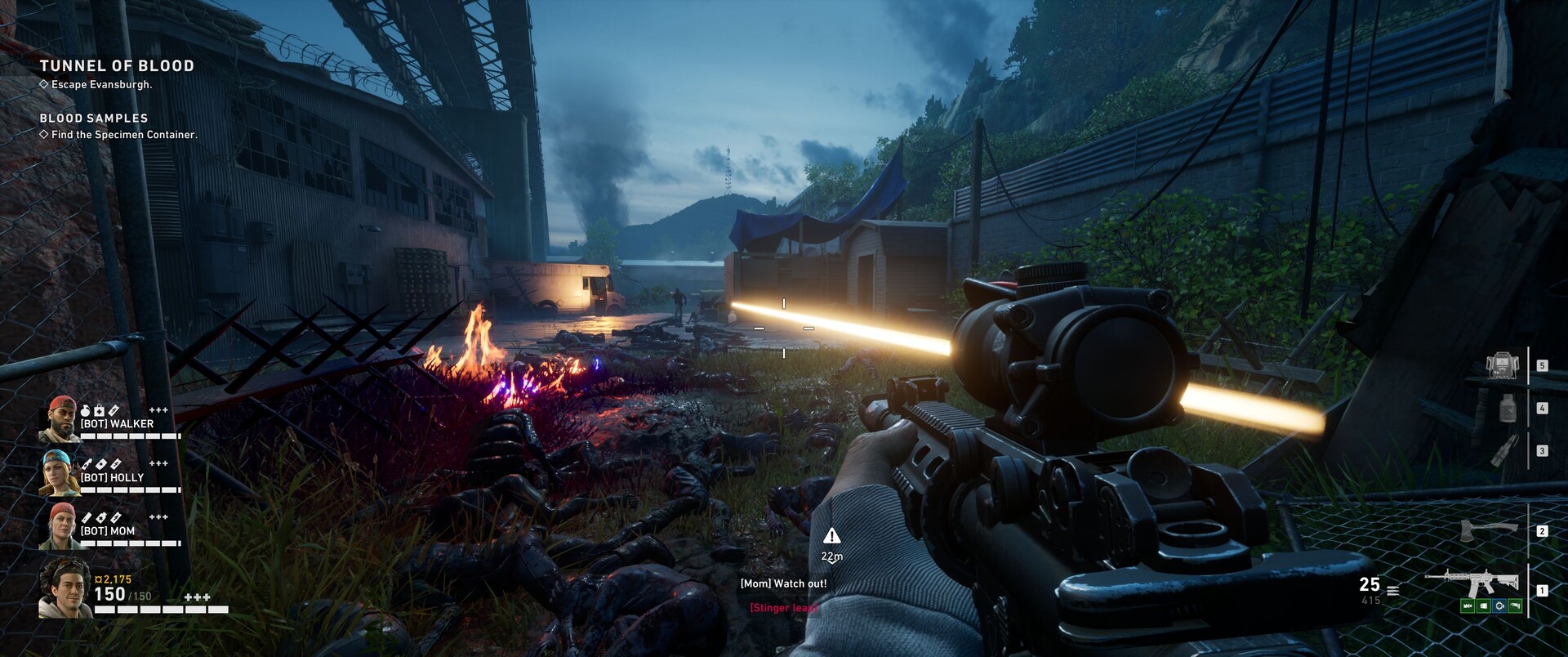Click the Tunnel of Blood objective tracker
Screen dimensions: 1568x657
117,66
